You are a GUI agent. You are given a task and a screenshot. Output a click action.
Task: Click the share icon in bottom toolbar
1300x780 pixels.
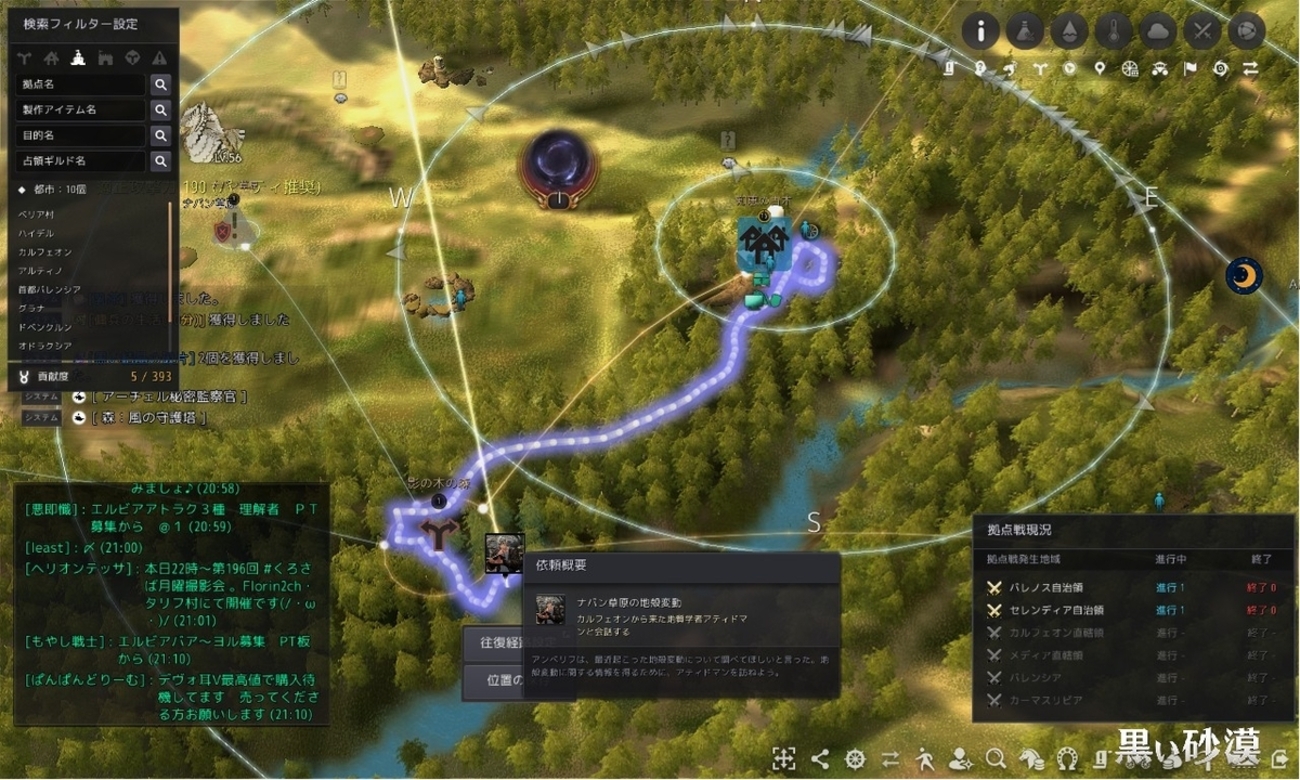pos(820,757)
